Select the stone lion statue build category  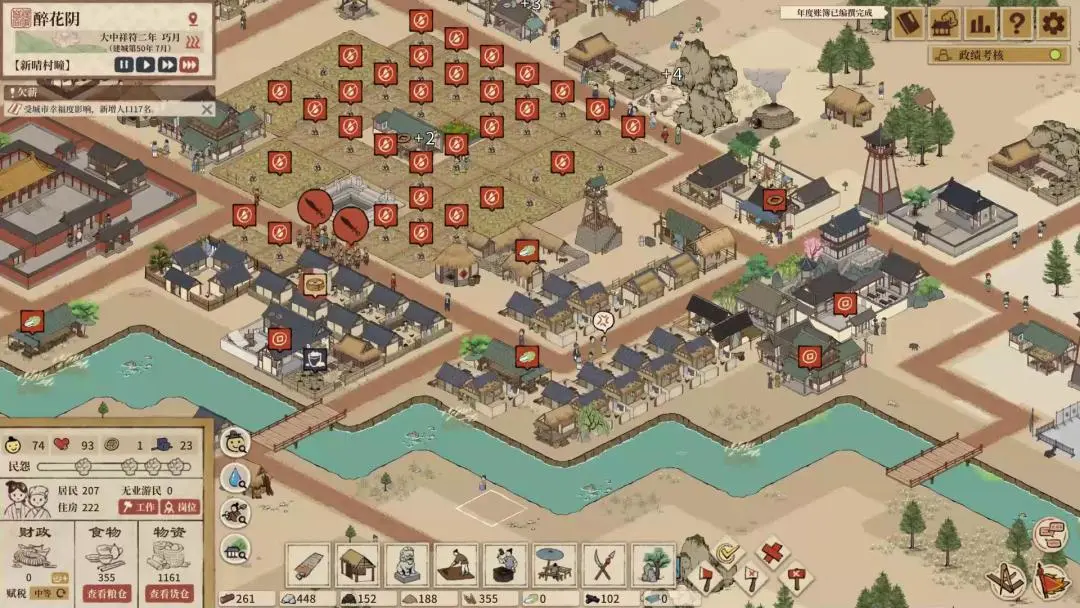(x=406, y=566)
